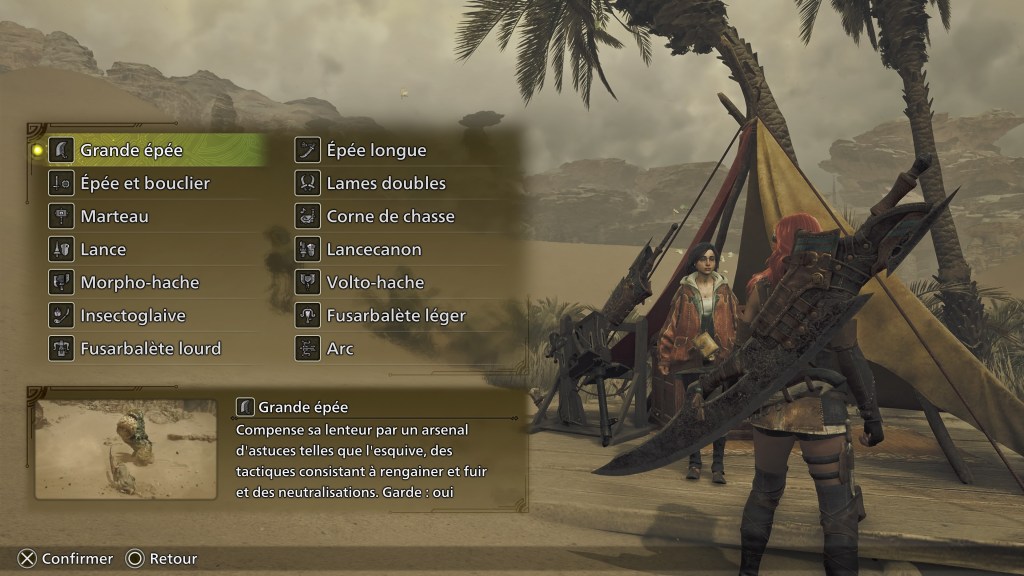Pick Fusarbalète lourd
1024x576 pixels.
pos(150,348)
